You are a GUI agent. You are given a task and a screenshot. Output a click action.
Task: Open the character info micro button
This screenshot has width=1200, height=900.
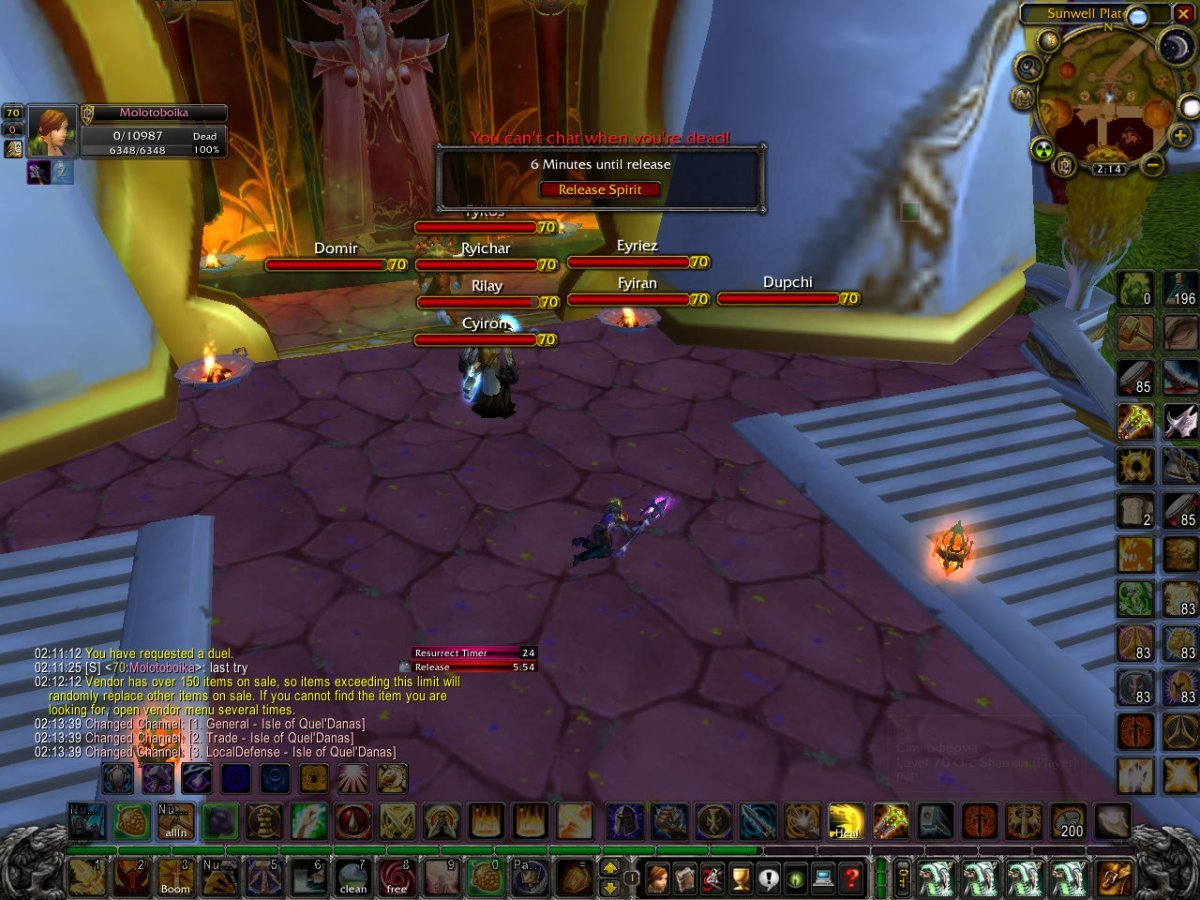coord(659,879)
